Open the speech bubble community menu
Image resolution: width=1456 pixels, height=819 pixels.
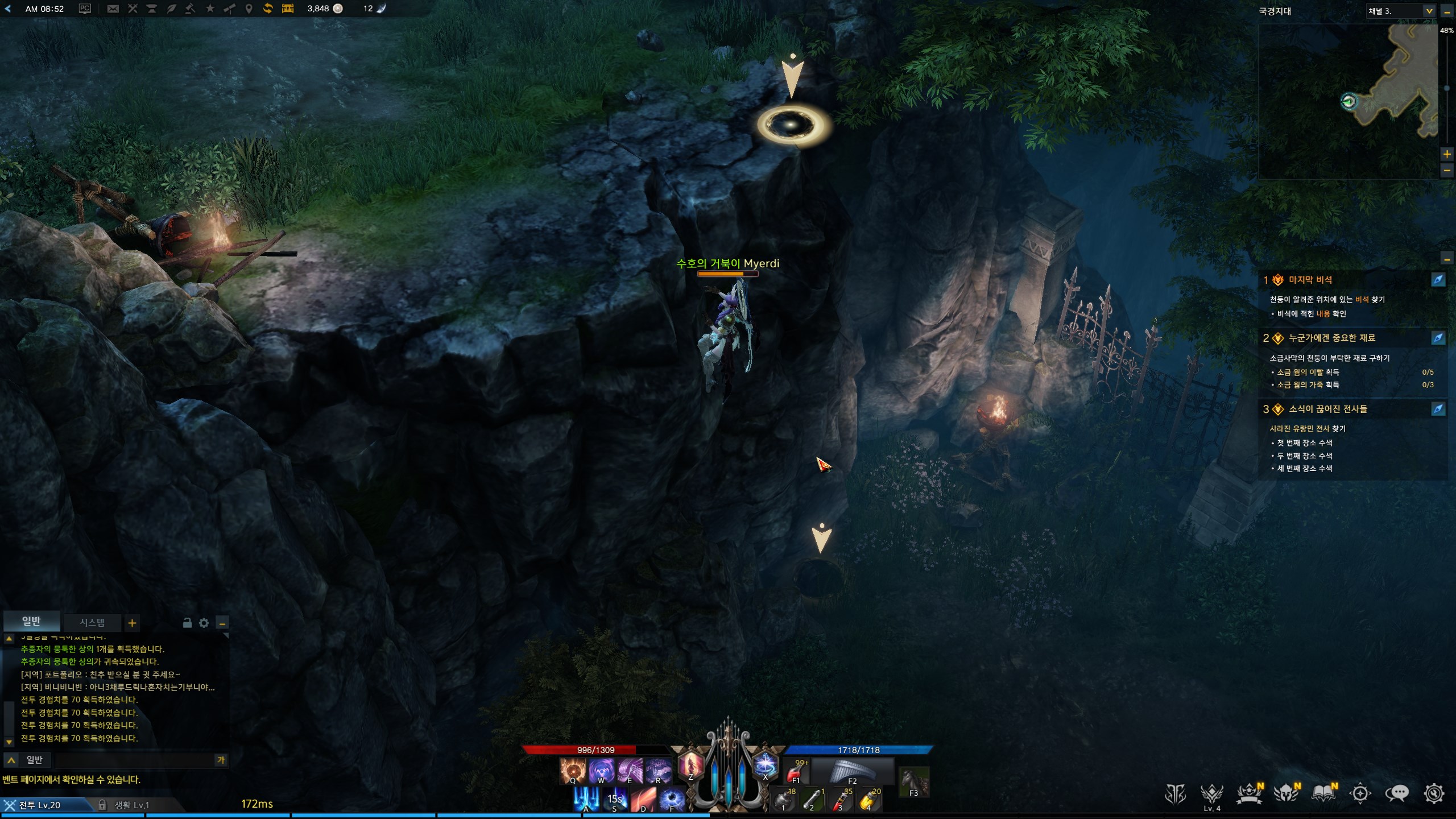coord(1397,793)
